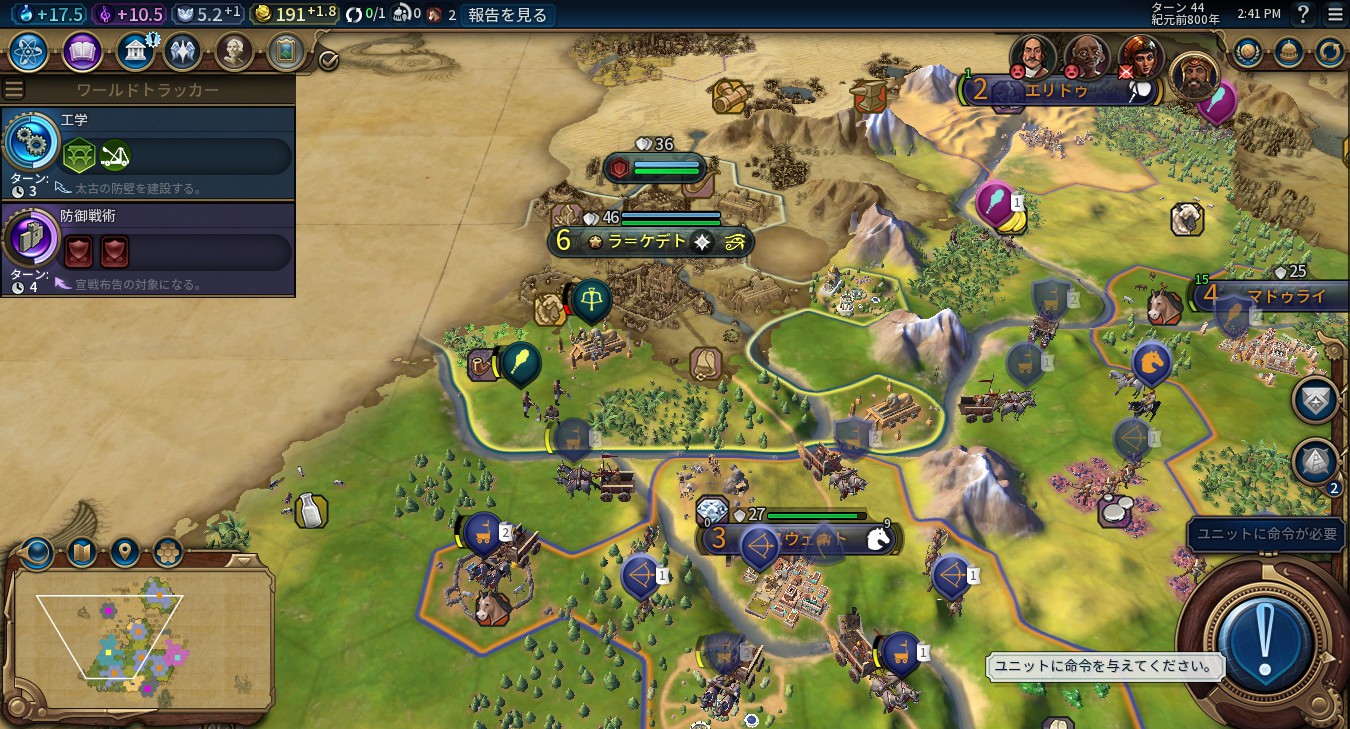The image size is (1350, 729).
Task: View Great People via the bust icon
Action: 233,52
